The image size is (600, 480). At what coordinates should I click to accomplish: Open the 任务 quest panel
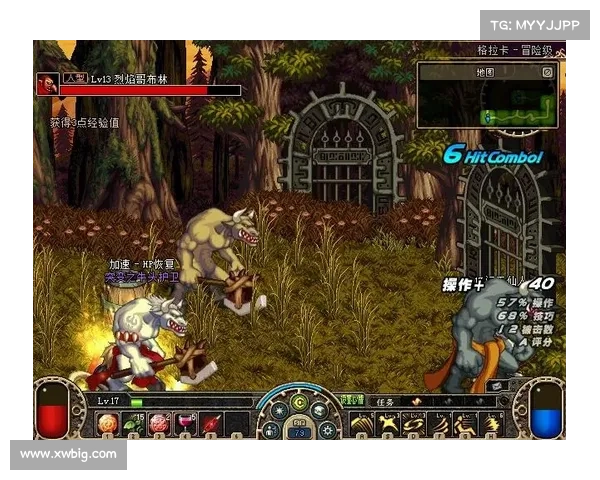coord(387,401)
